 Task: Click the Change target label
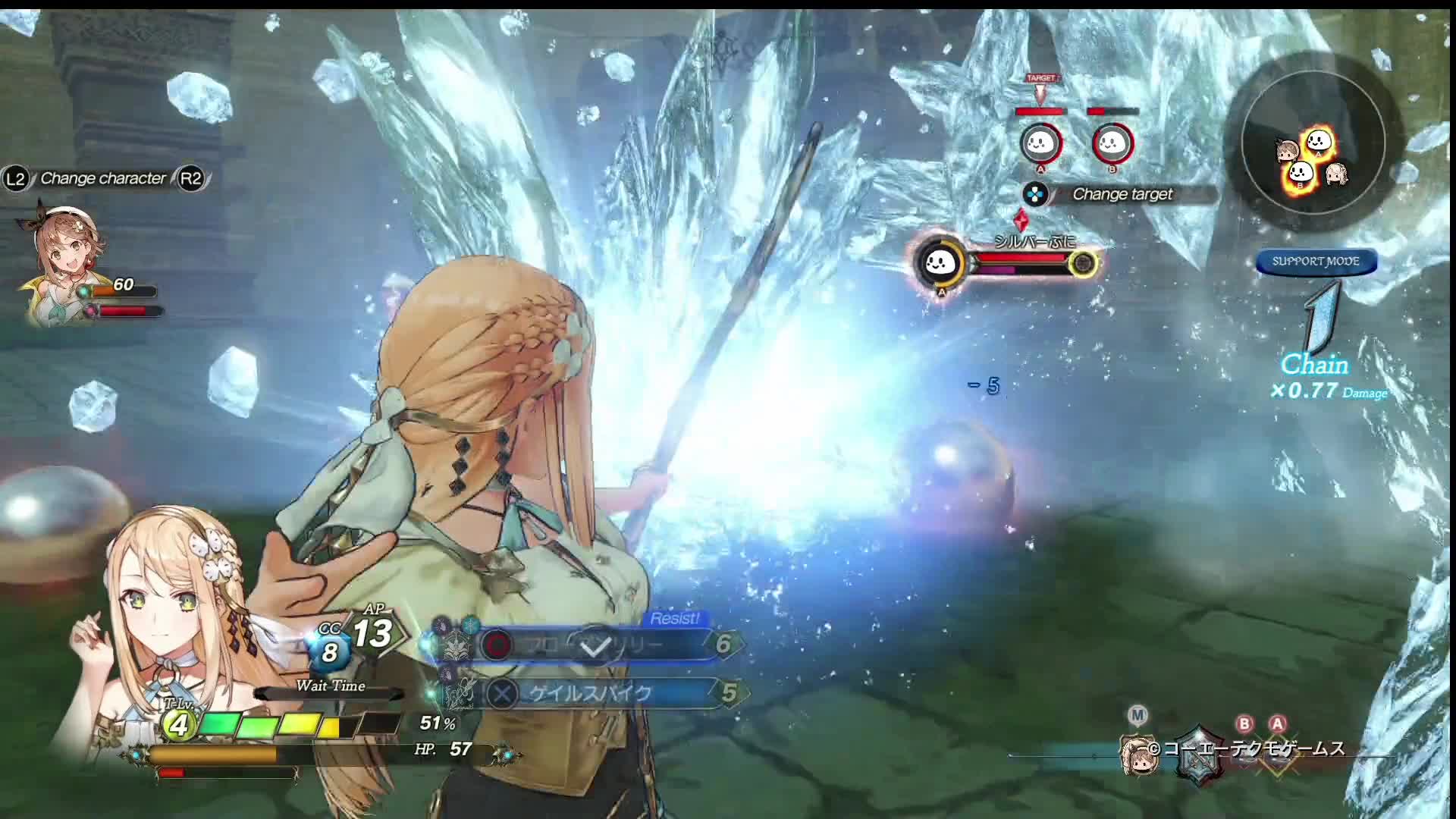[1122, 194]
